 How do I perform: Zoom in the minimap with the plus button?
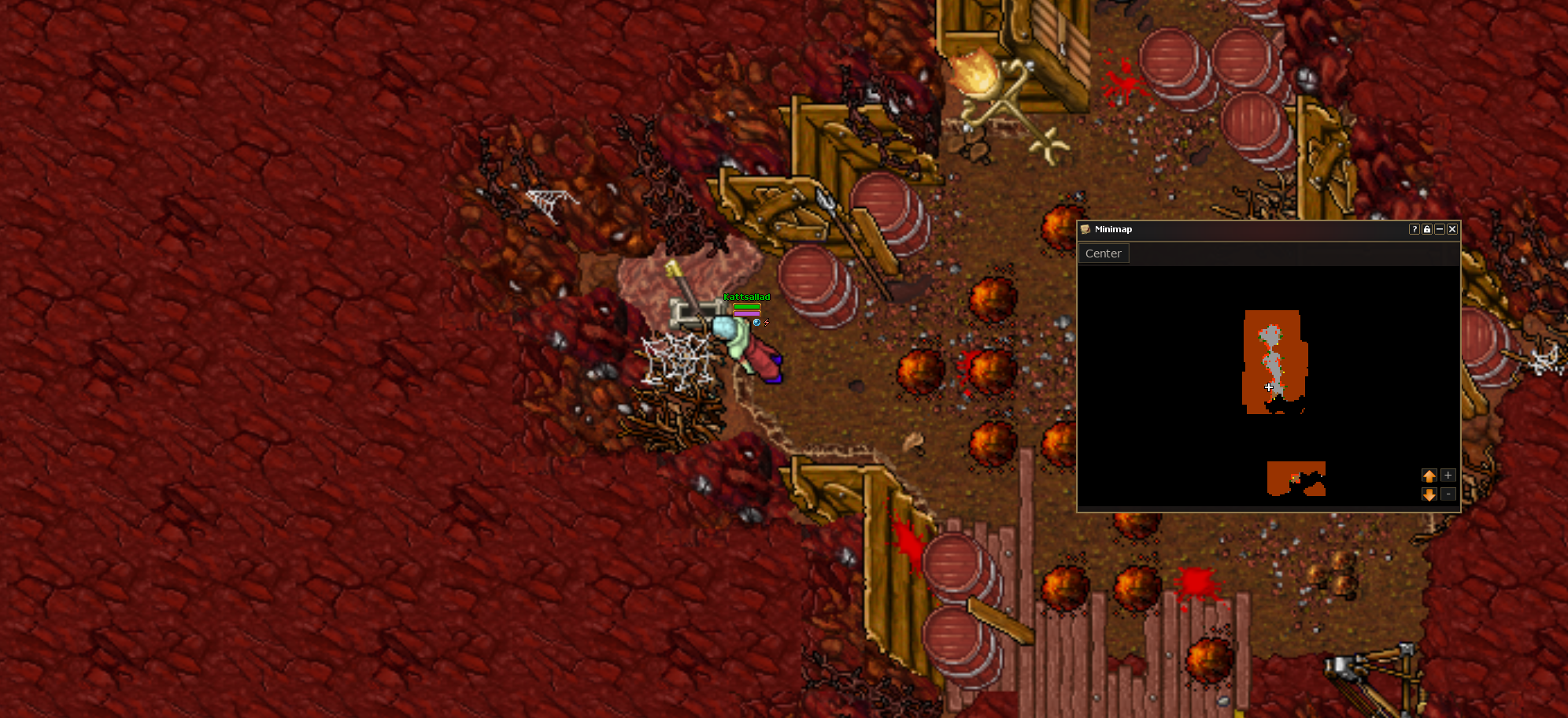[x=1448, y=476]
